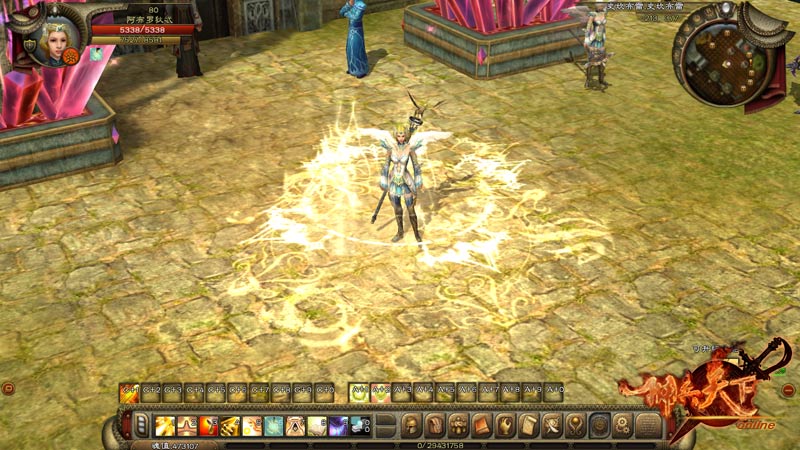Select the green-lit A+1 shortcut slot
This screenshot has height=450, width=800.
coord(359,392)
